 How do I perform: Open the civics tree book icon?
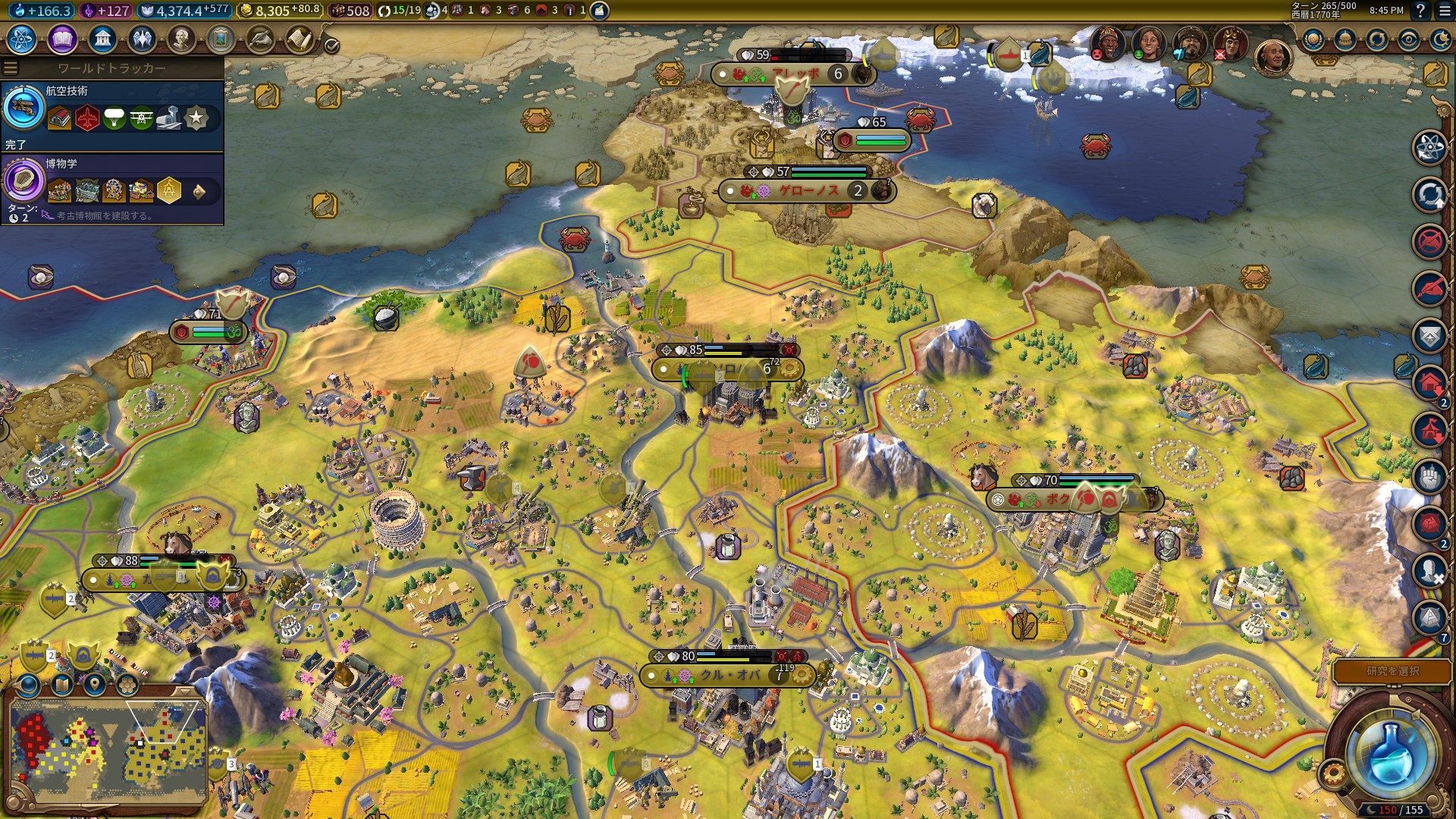pos(62,39)
